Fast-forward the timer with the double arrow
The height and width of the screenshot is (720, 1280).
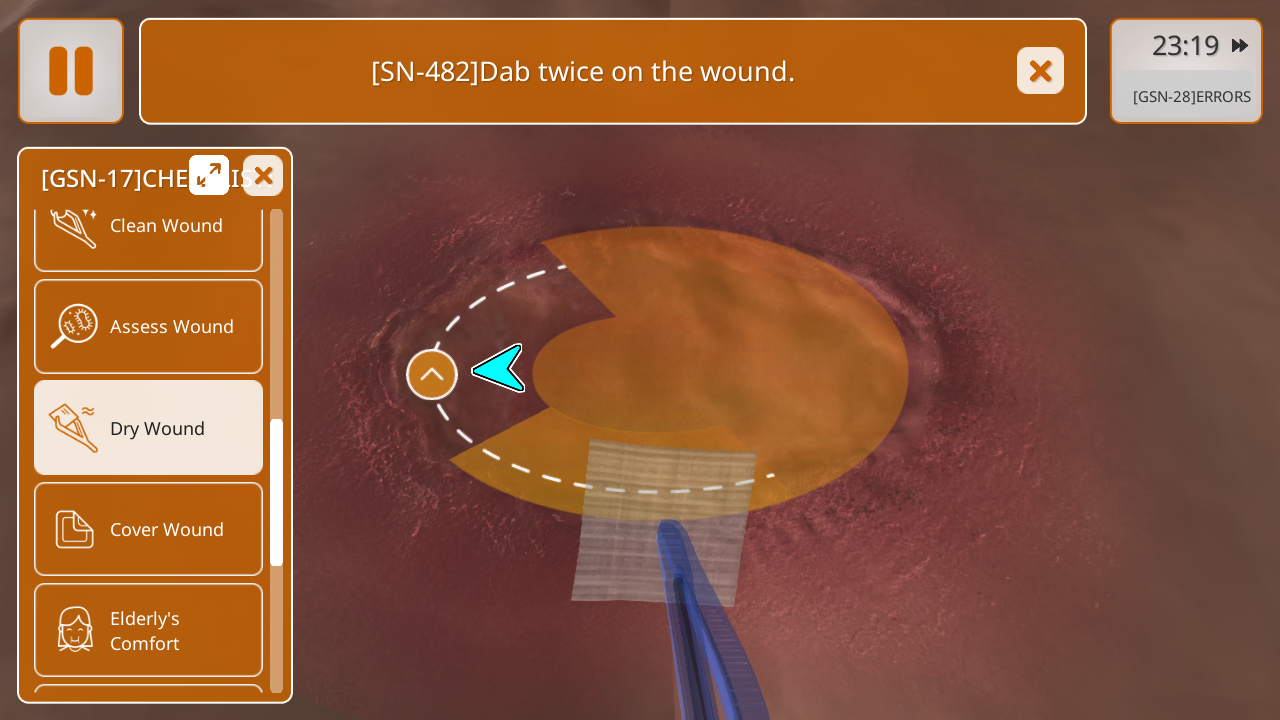point(1240,46)
